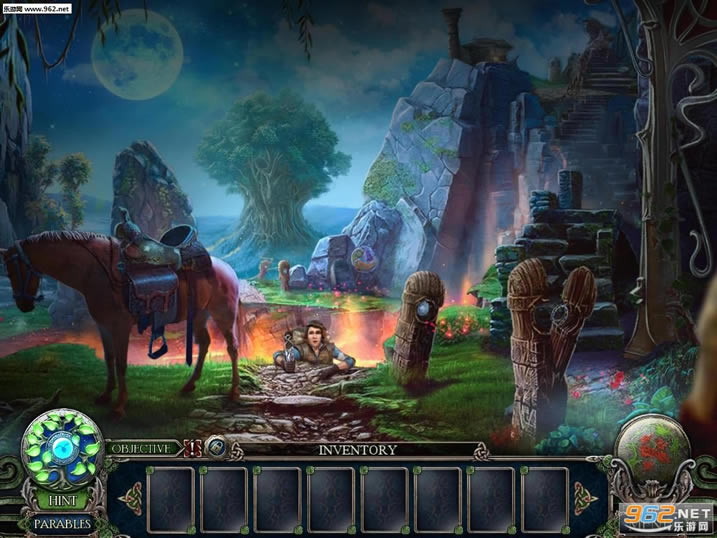Open the Parables collection
This screenshot has height=538, width=717.
(x=62, y=523)
